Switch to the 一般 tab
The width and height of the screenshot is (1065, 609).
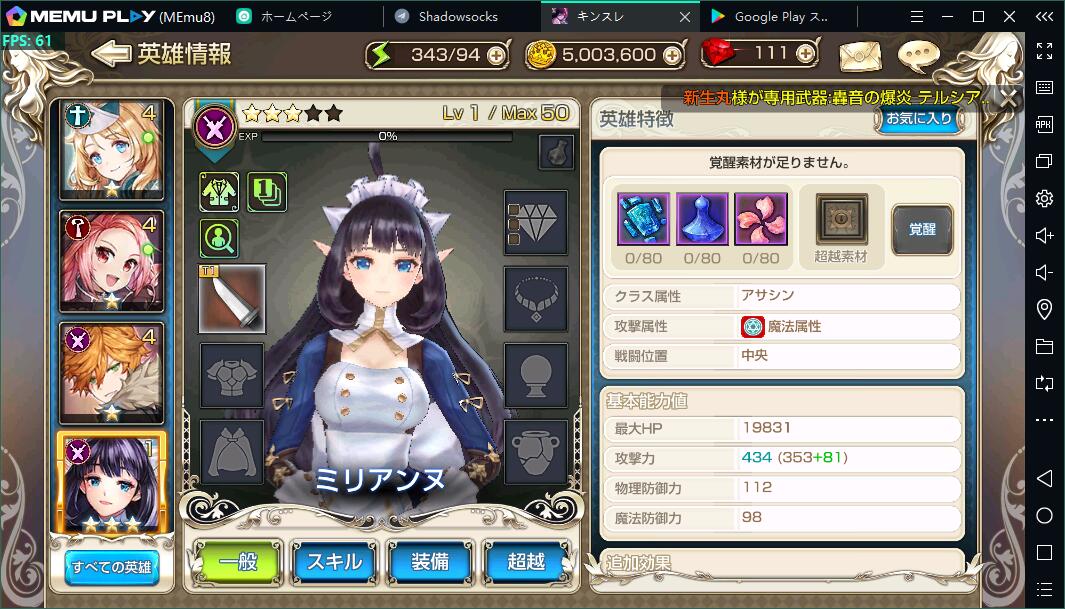pyautogui.click(x=236, y=562)
